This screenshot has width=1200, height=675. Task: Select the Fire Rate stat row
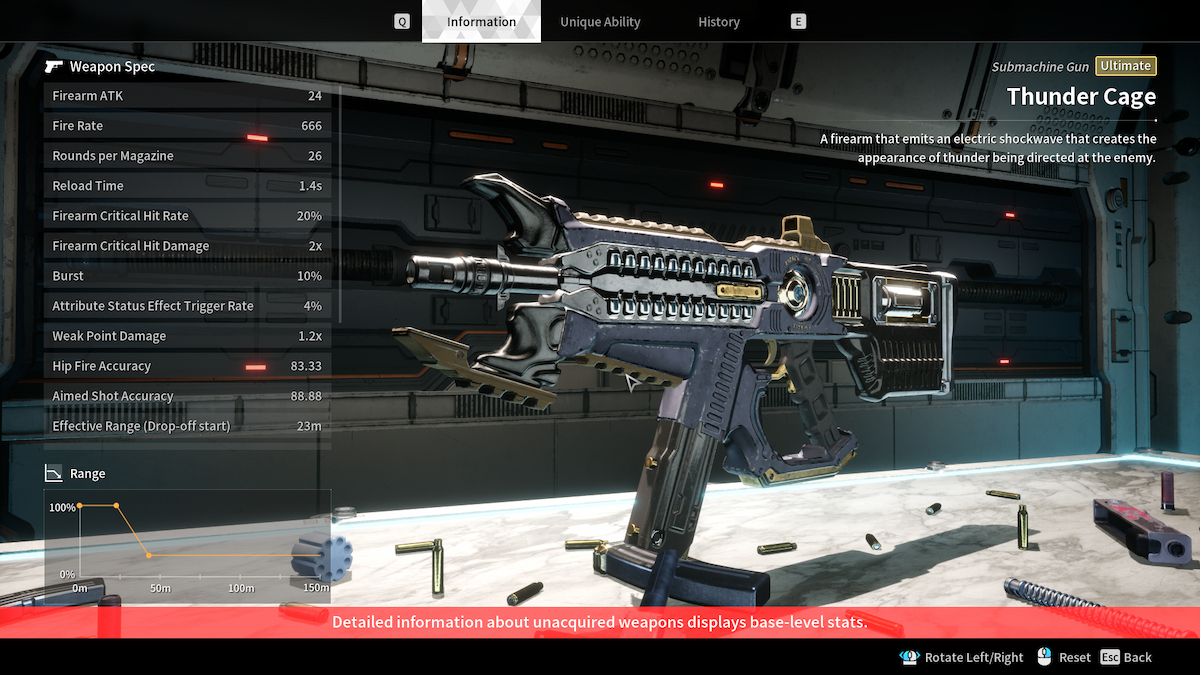pyautogui.click(x=187, y=126)
